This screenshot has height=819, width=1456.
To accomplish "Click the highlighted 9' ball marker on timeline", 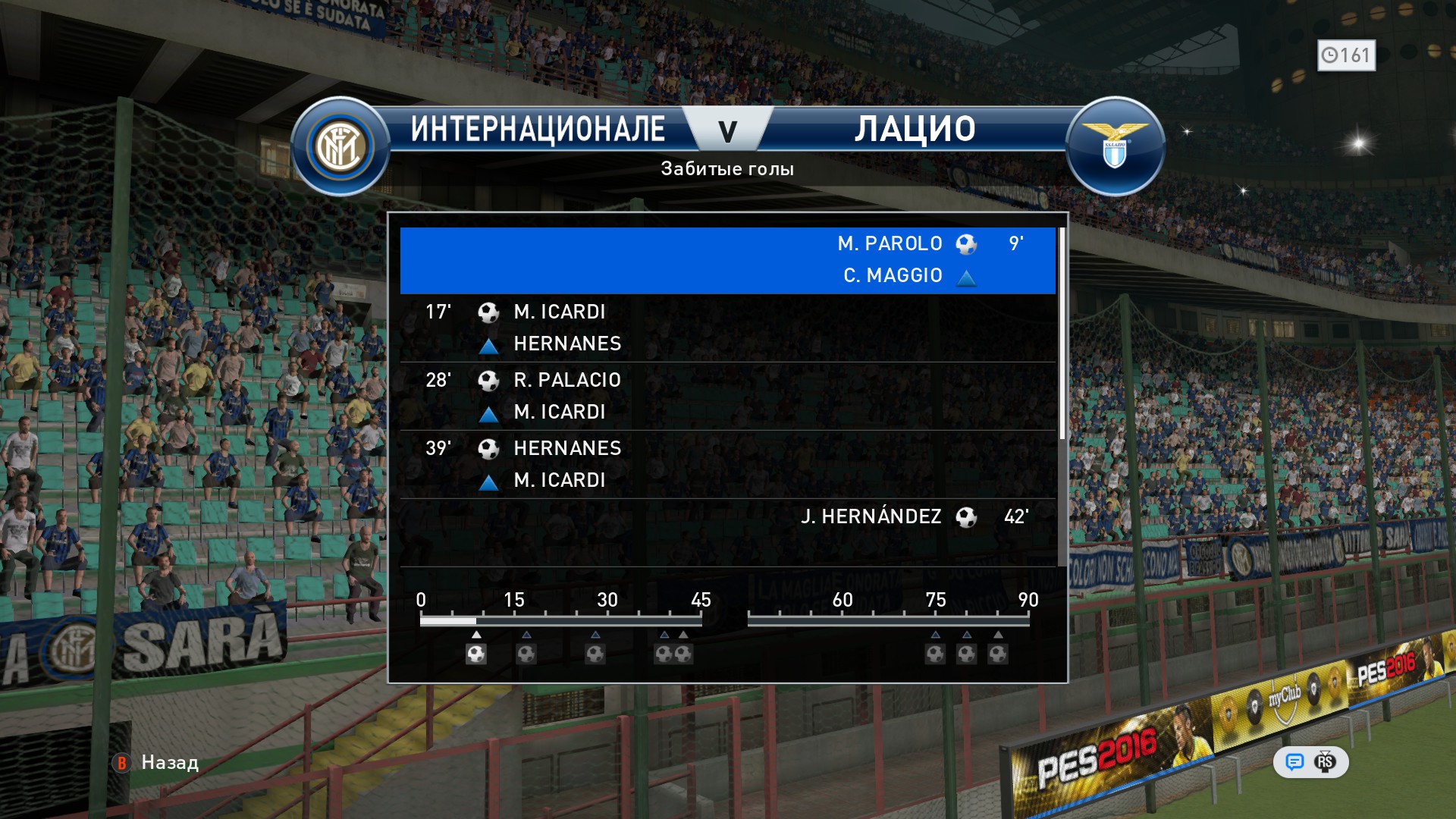I will [476, 654].
